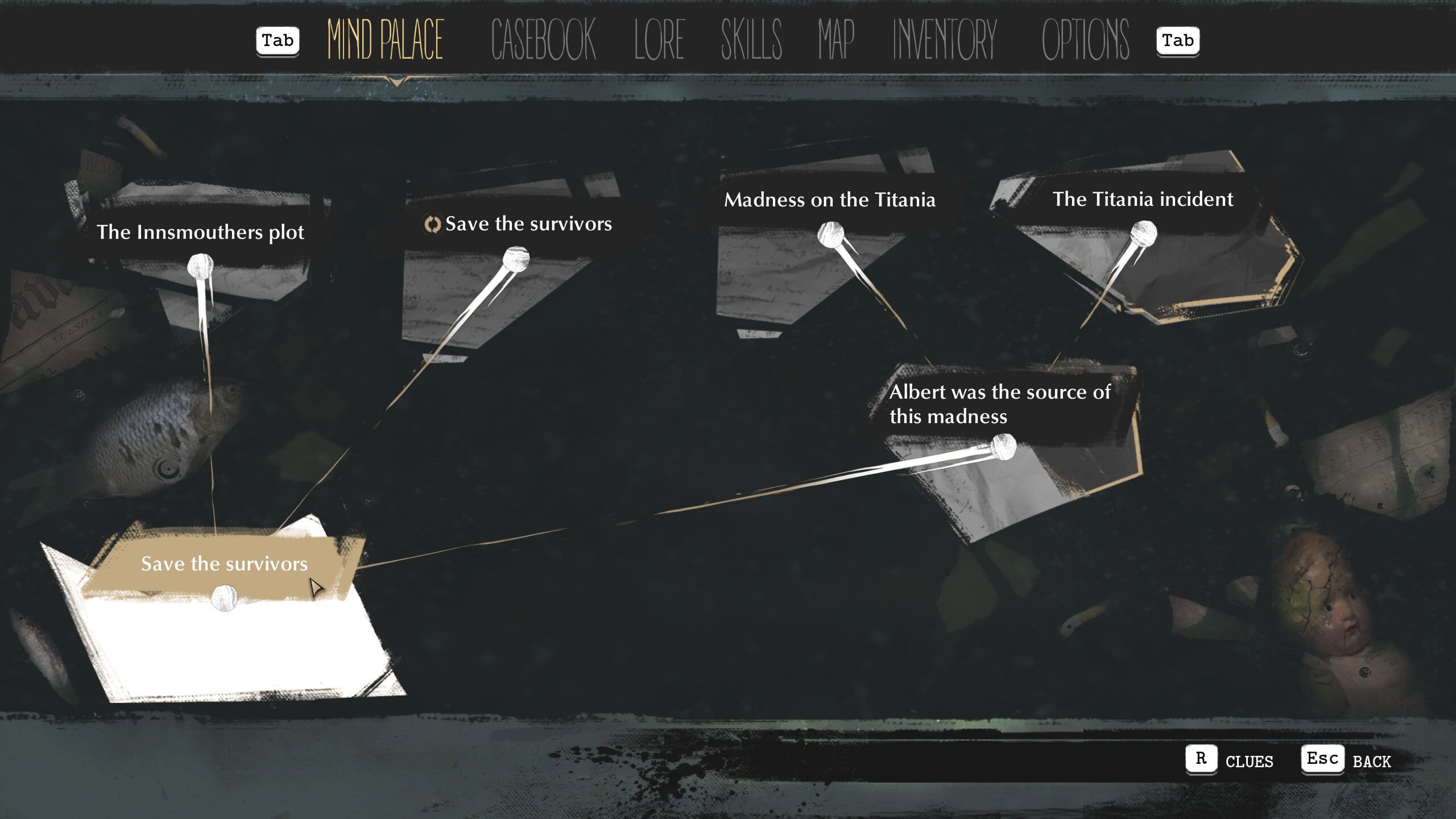Screen dimensions: 1456x819
Task: Open the Inventory tab
Action: (945, 40)
